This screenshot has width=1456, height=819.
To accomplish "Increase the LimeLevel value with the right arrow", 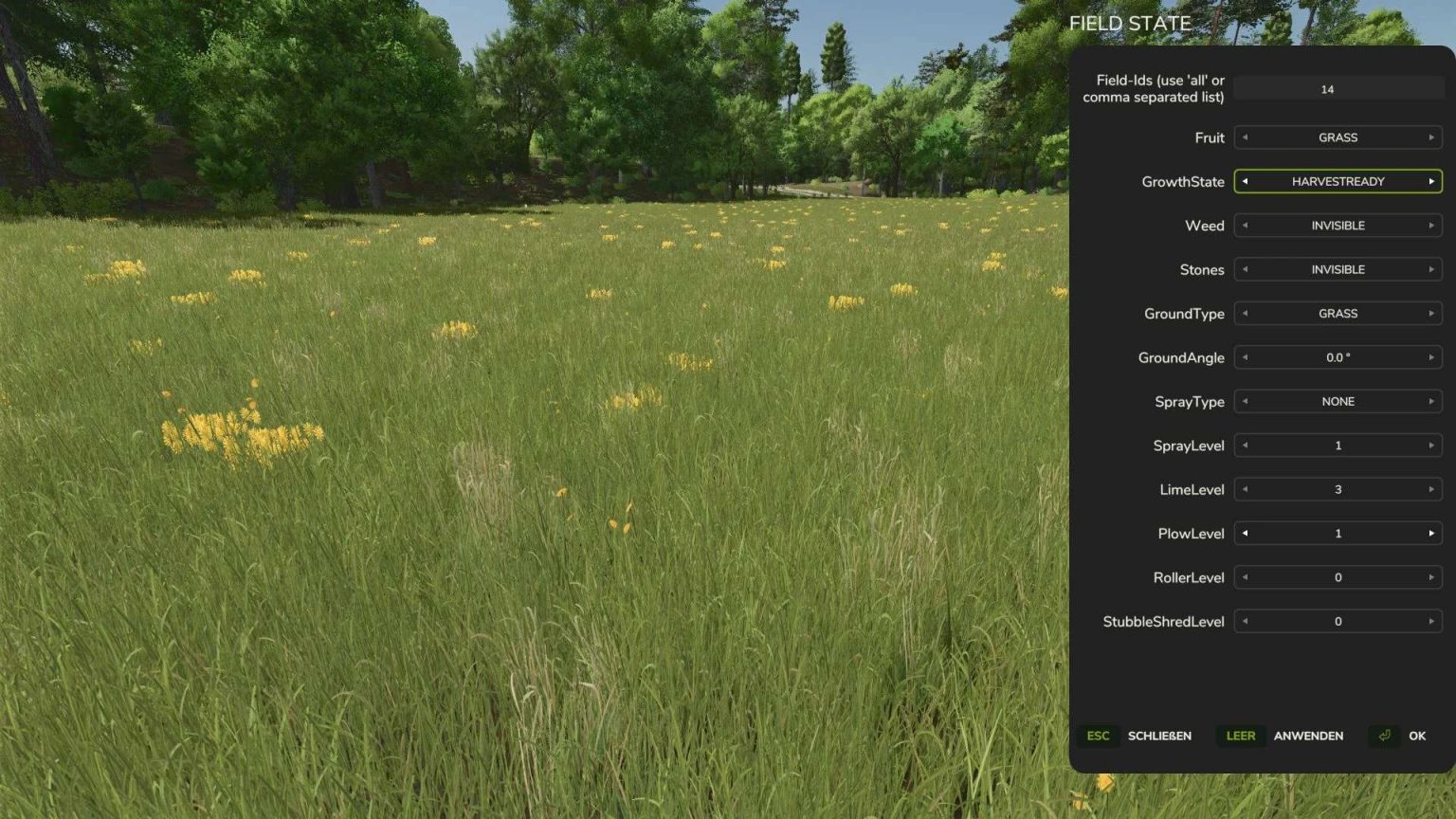I will [x=1431, y=489].
